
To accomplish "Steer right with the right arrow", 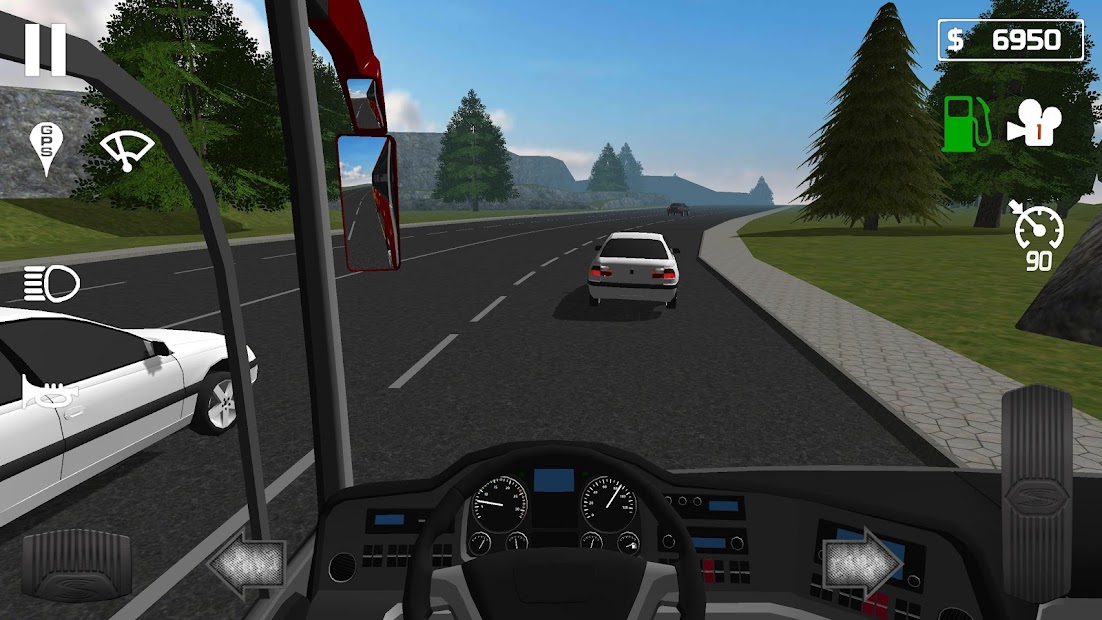I will (x=862, y=563).
